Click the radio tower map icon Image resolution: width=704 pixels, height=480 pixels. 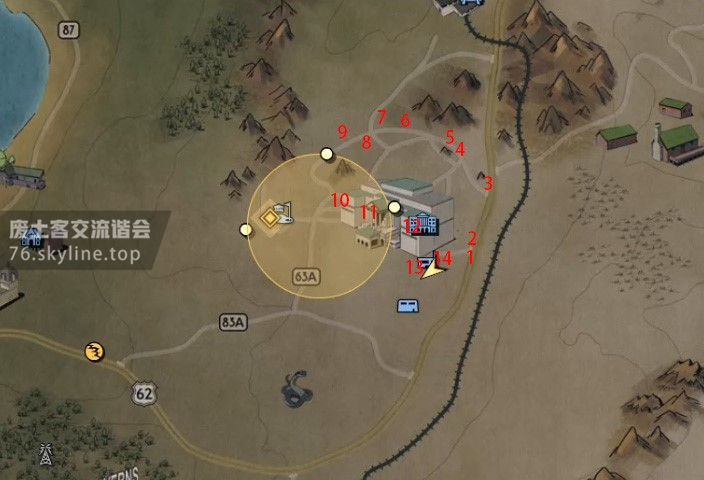[x=45, y=455]
